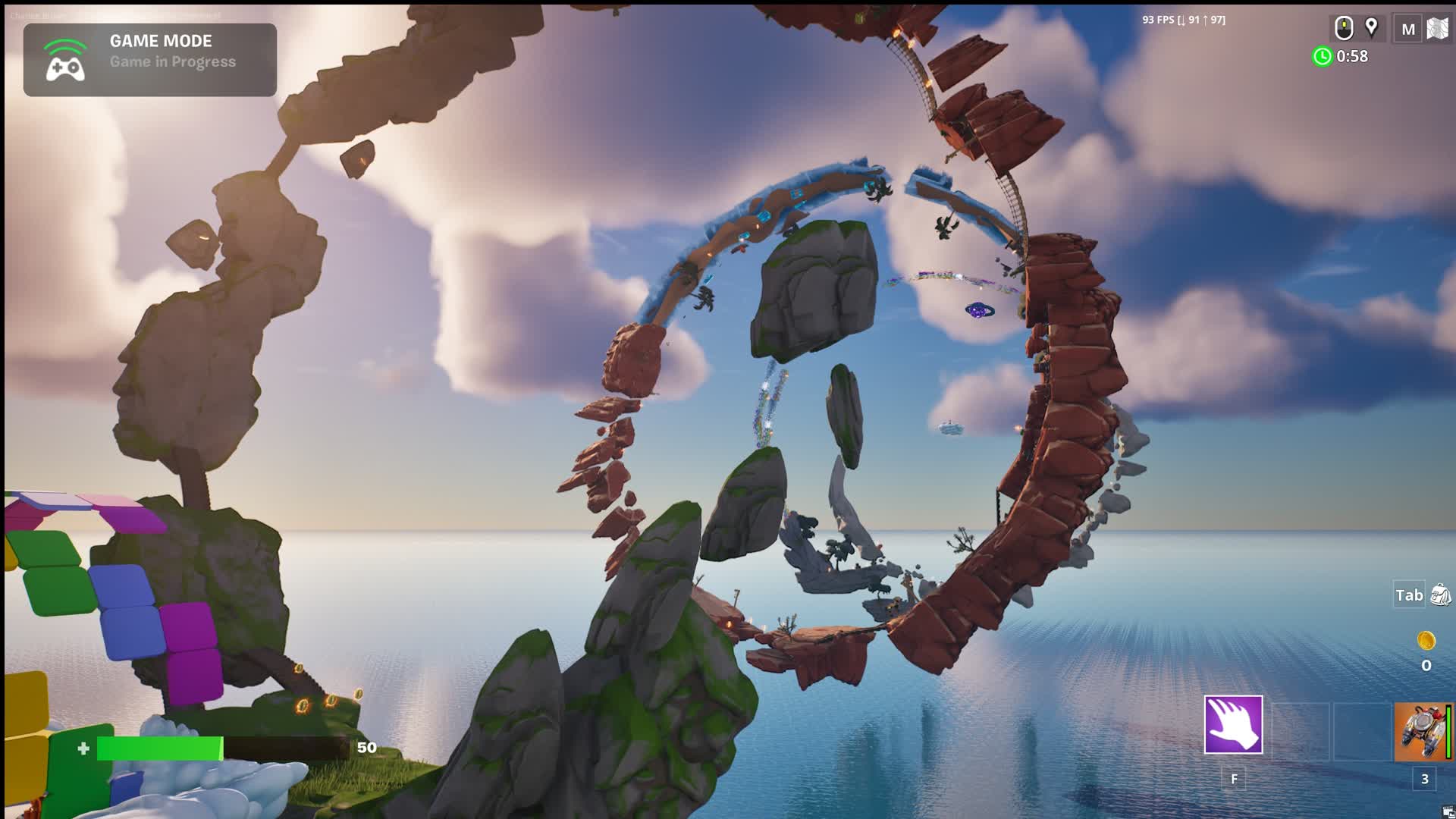Click the gold coin counter icon
Image resolution: width=1456 pixels, height=819 pixels.
coord(1425,639)
